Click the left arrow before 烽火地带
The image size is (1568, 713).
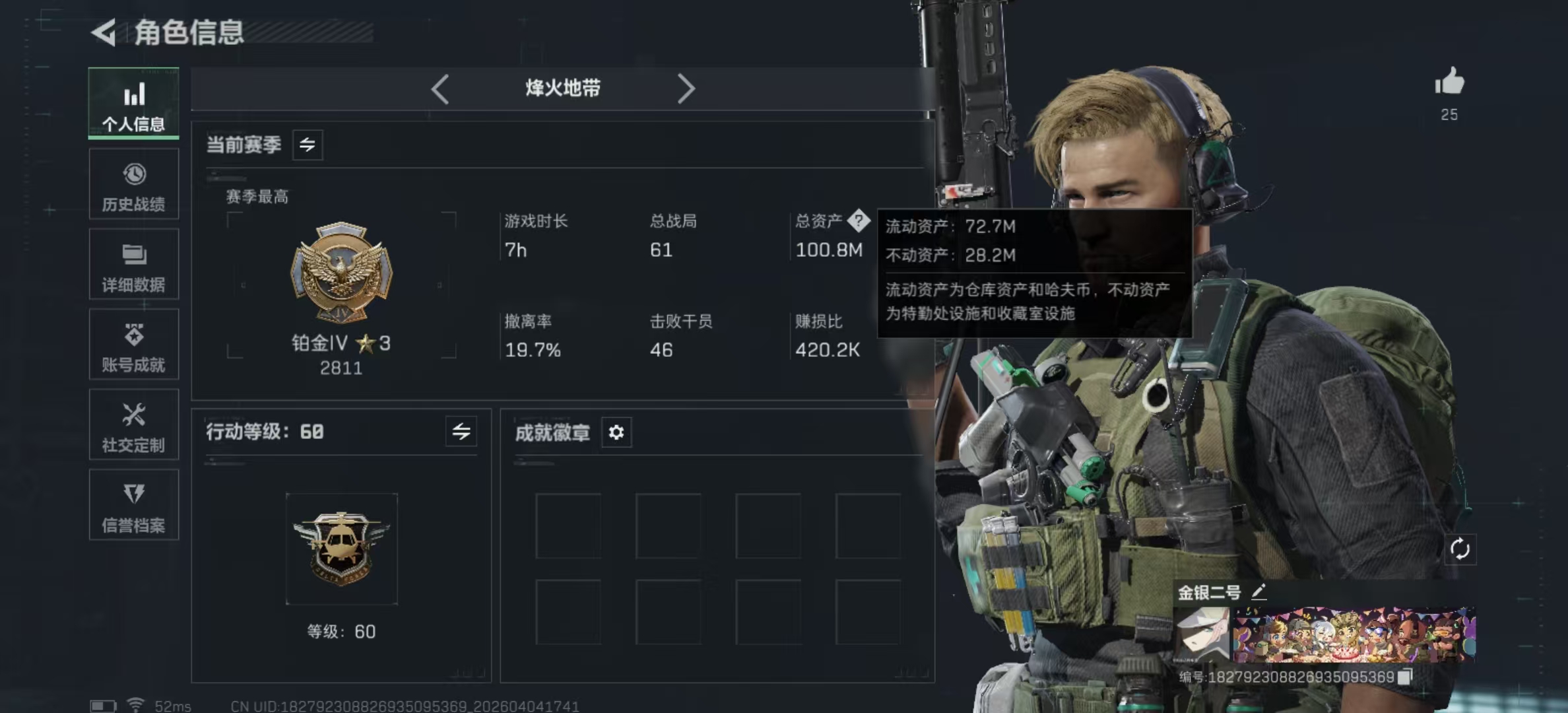[440, 88]
